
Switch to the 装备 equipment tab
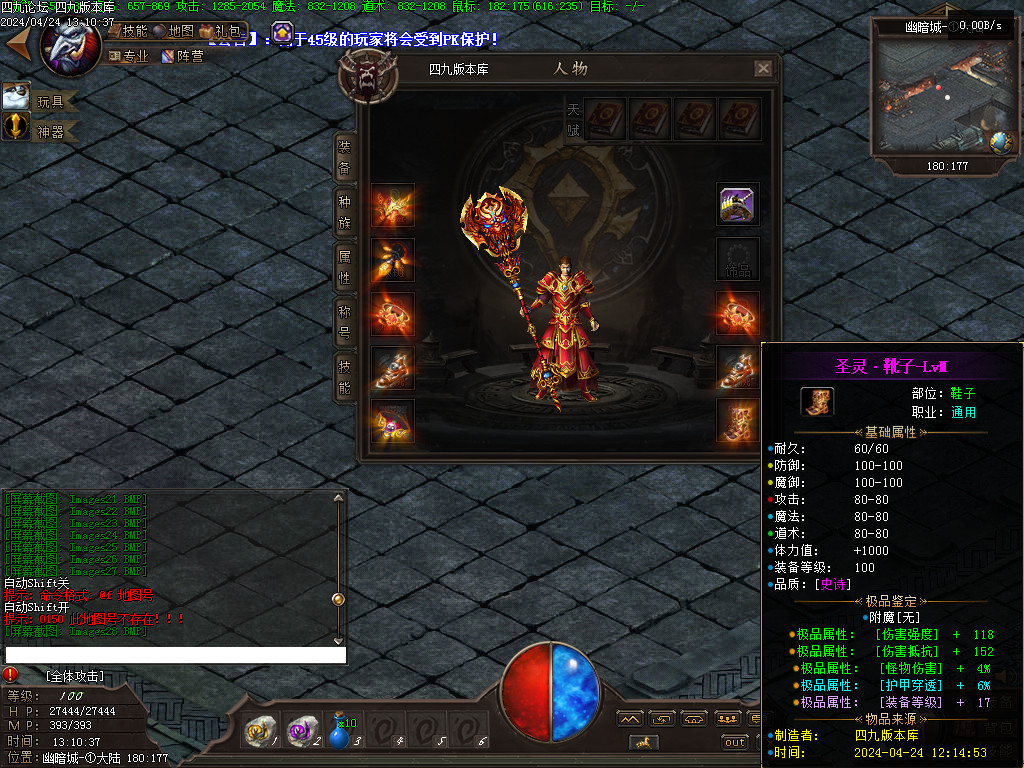pyautogui.click(x=344, y=157)
